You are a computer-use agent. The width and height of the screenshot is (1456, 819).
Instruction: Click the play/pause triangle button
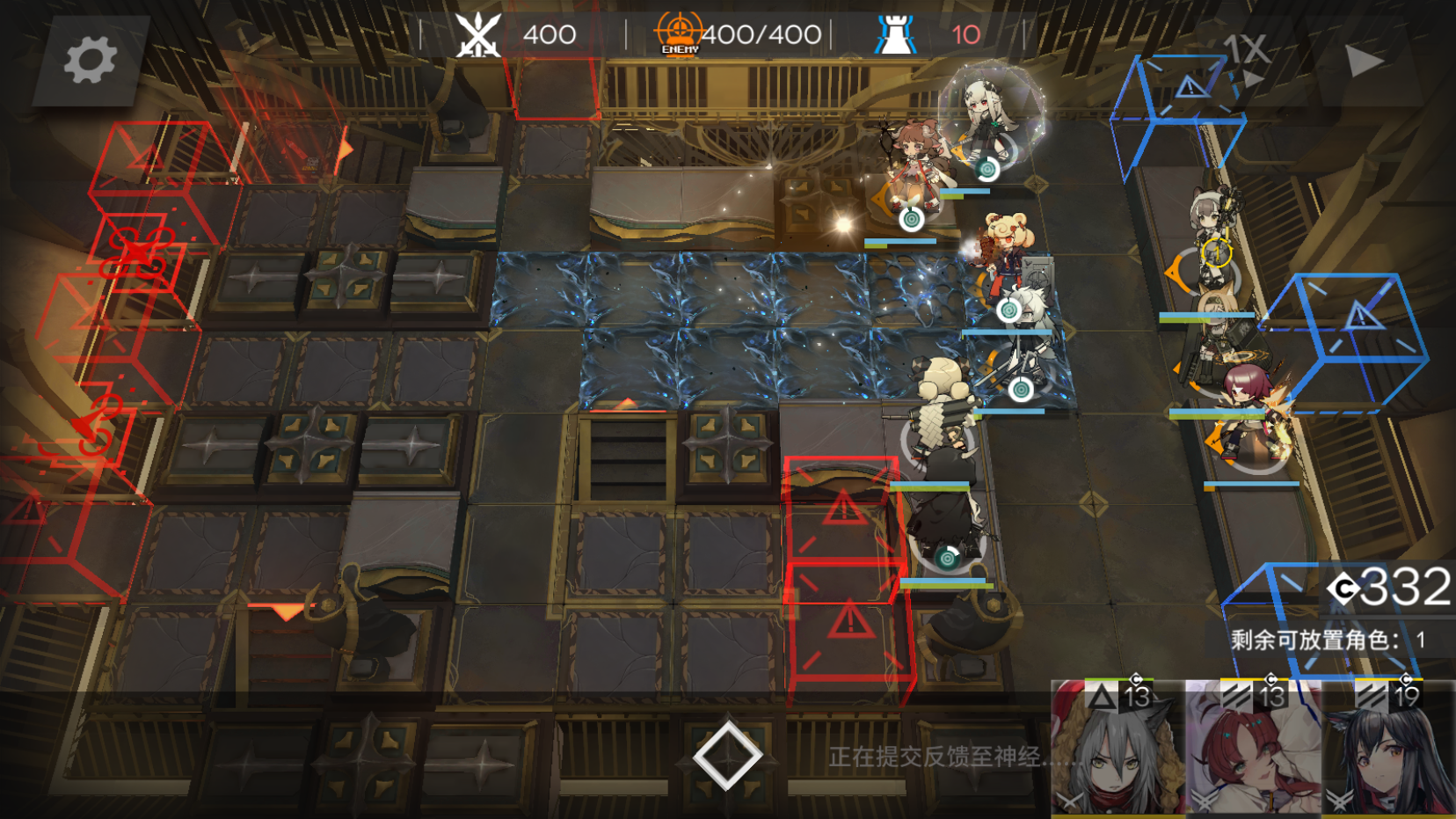click(x=1364, y=61)
